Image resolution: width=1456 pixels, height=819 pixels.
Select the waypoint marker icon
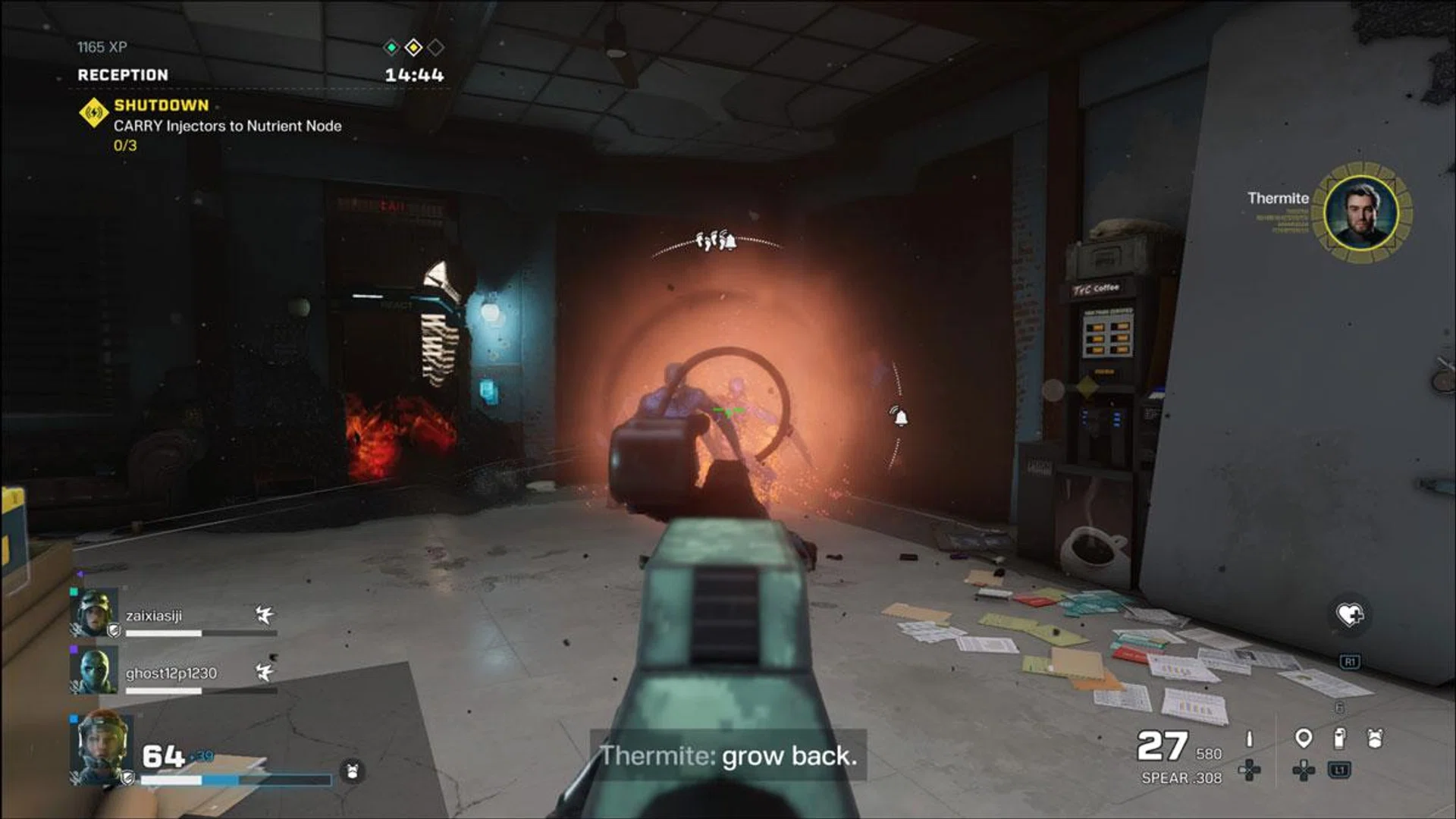pos(1304,738)
